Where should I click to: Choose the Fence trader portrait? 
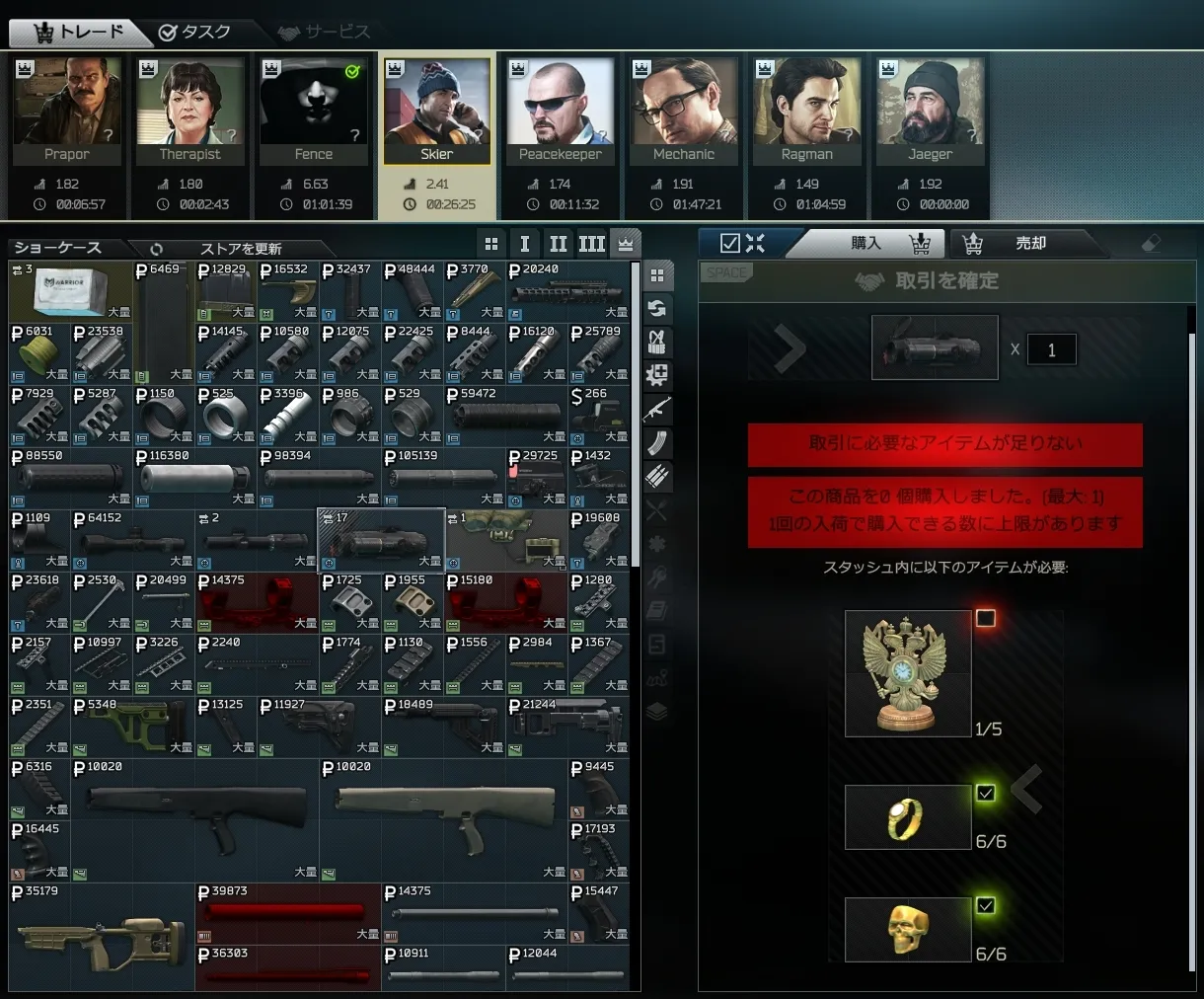point(314,111)
